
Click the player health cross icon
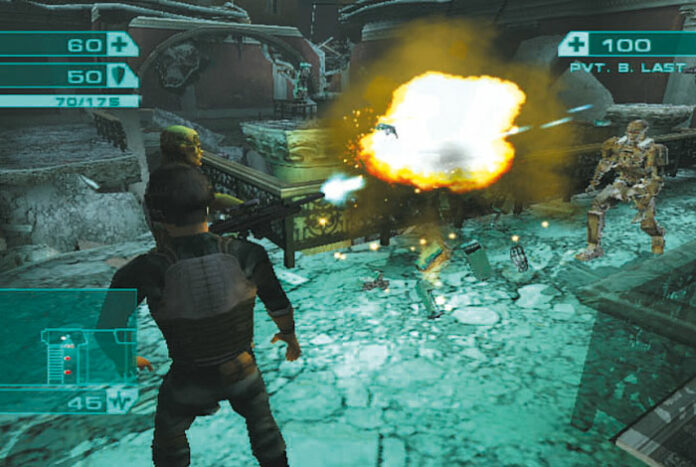pos(122,44)
